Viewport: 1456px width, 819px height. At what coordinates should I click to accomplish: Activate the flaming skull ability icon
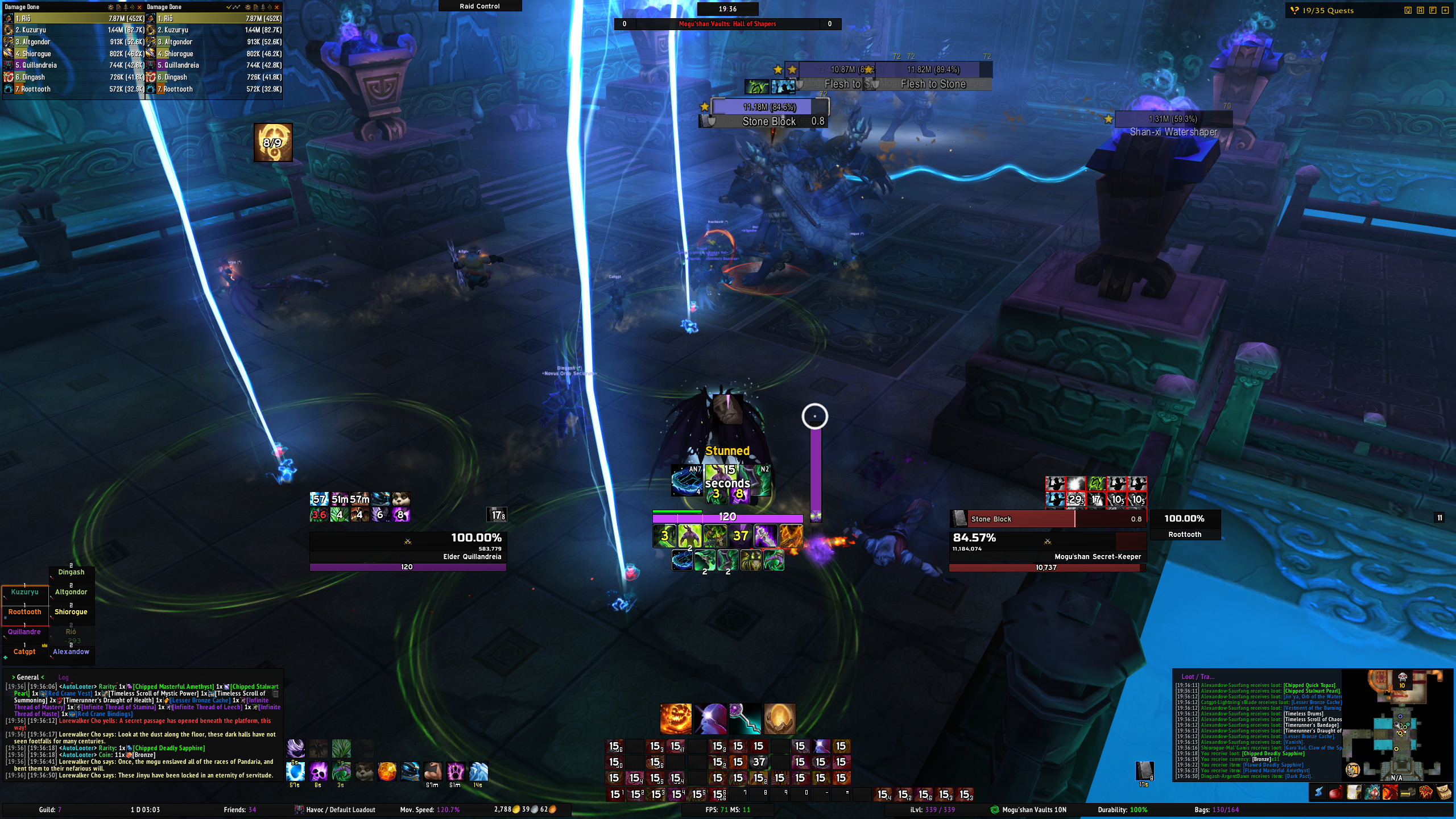point(676,719)
